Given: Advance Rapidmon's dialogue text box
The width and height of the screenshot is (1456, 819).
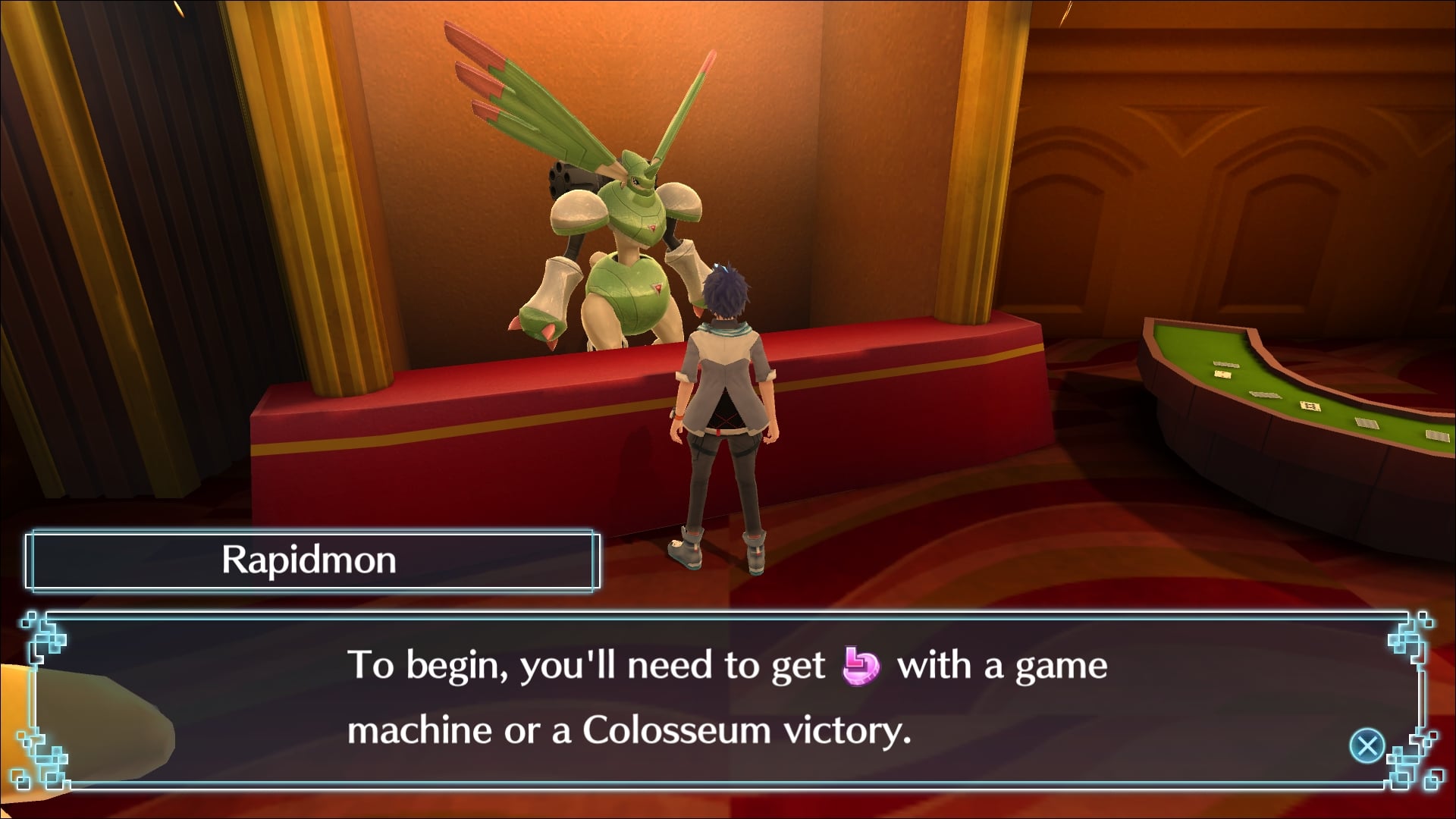Looking at the screenshot, I should (1367, 745).
